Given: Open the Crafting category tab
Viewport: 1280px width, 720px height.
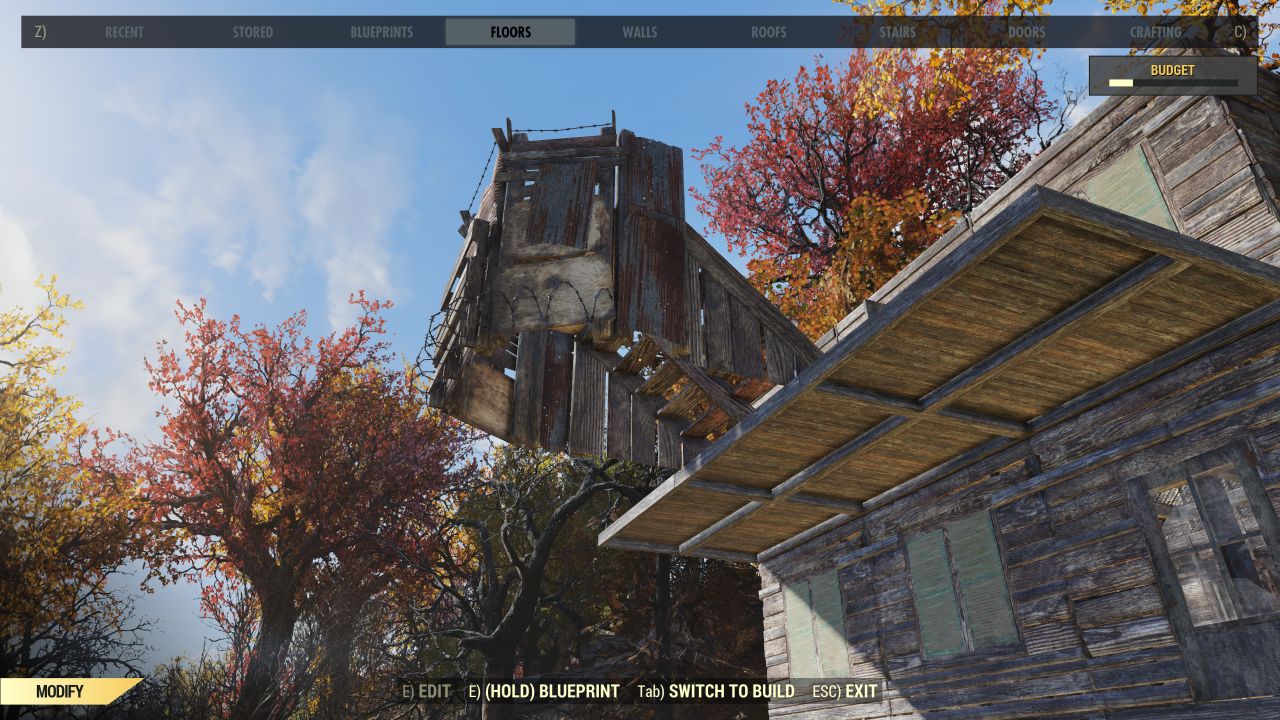Looking at the screenshot, I should pyautogui.click(x=1155, y=32).
